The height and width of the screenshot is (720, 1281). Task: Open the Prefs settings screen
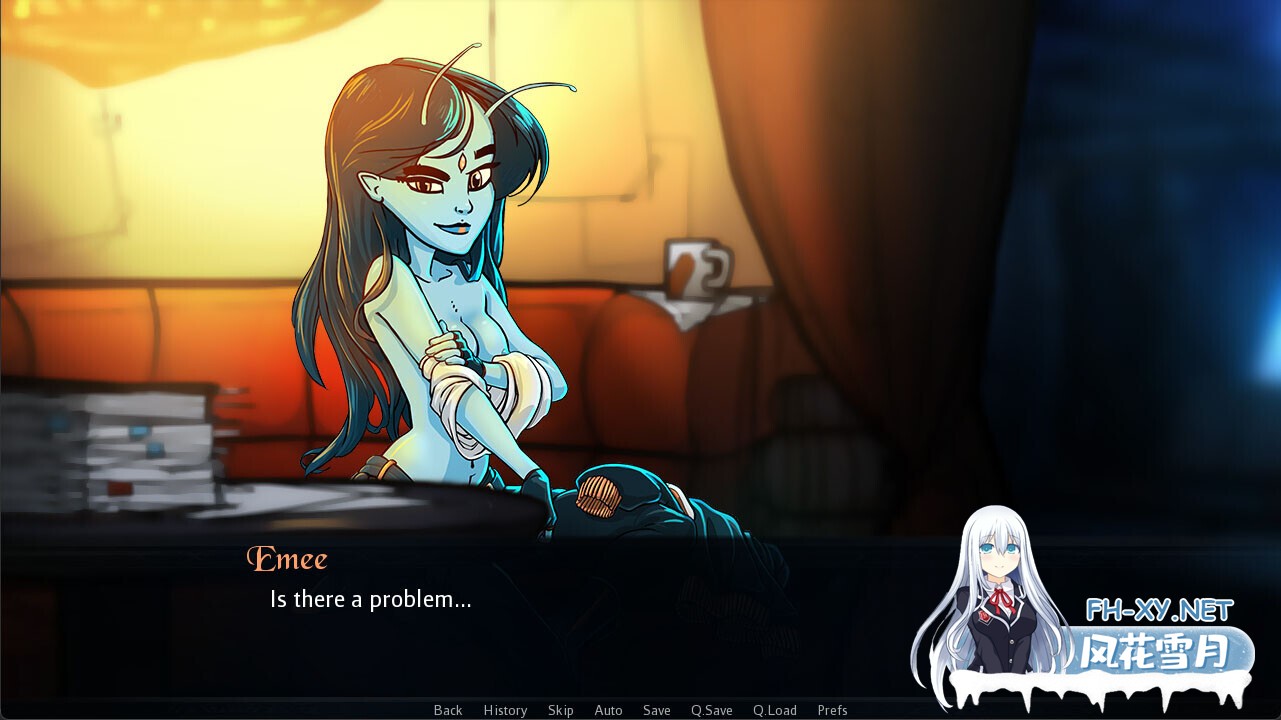(x=833, y=710)
